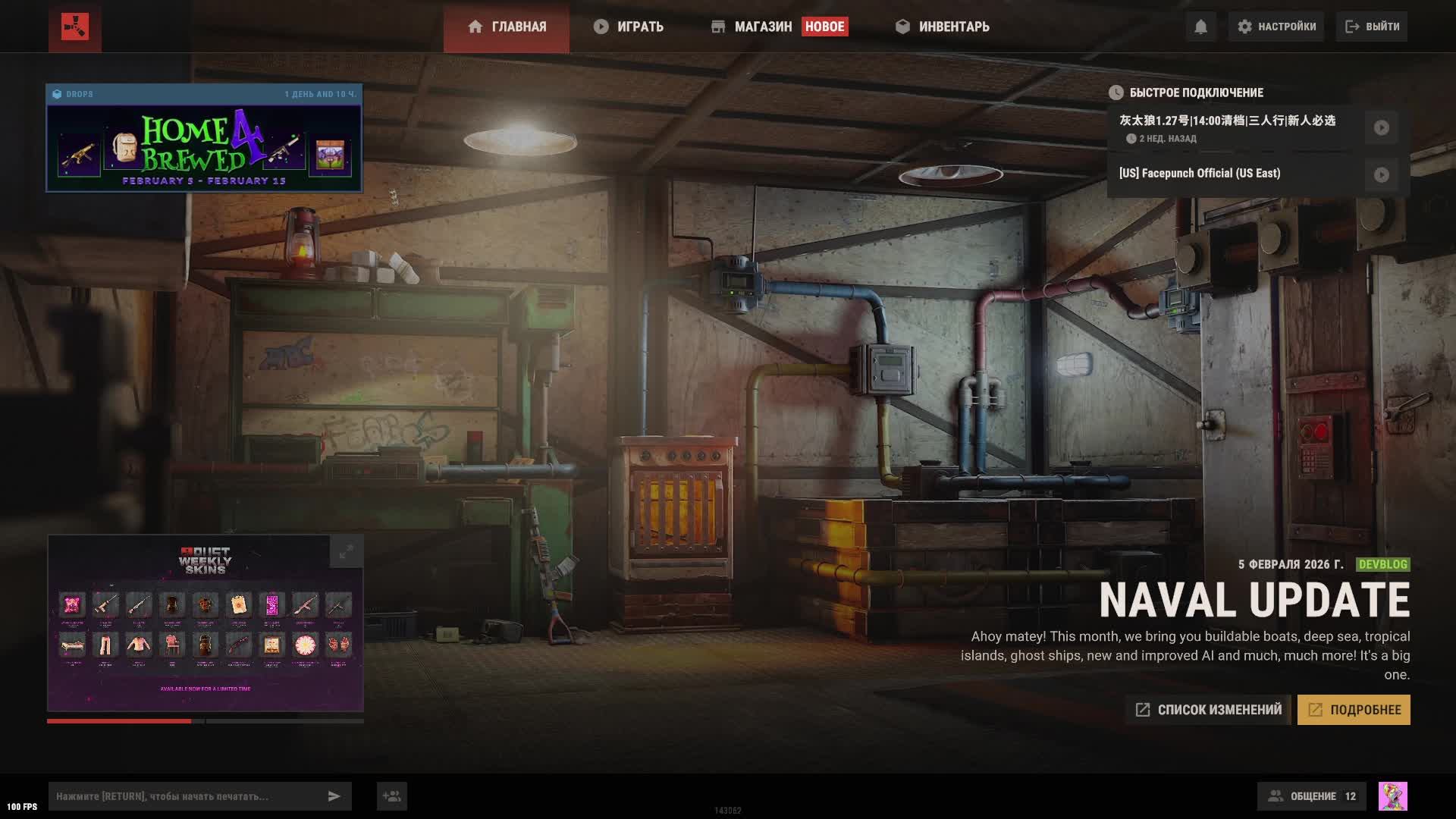Open the friends group icon button
This screenshot has width=1456, height=819.
click(392, 796)
